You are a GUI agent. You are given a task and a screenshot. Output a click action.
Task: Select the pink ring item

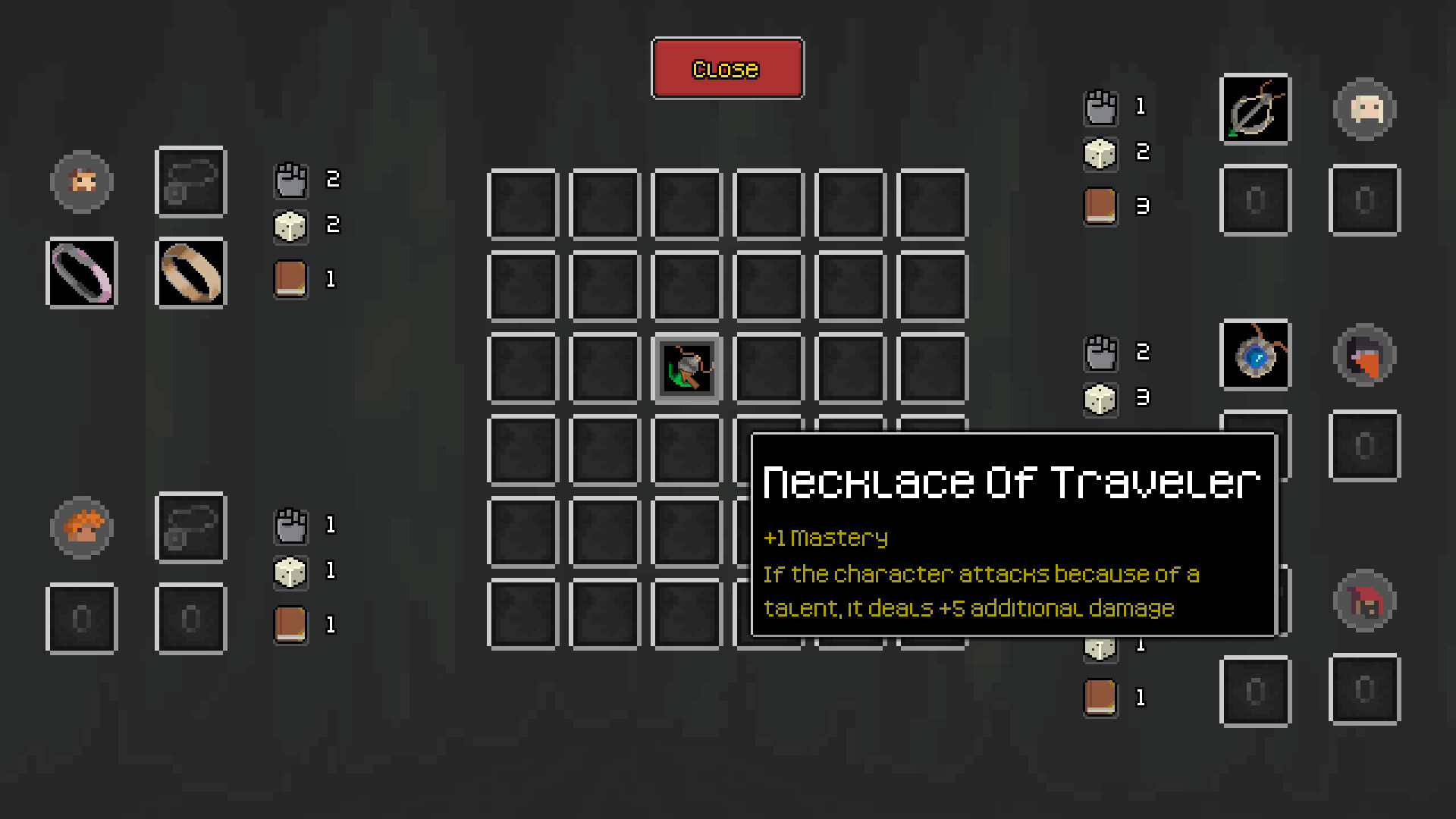[81, 273]
